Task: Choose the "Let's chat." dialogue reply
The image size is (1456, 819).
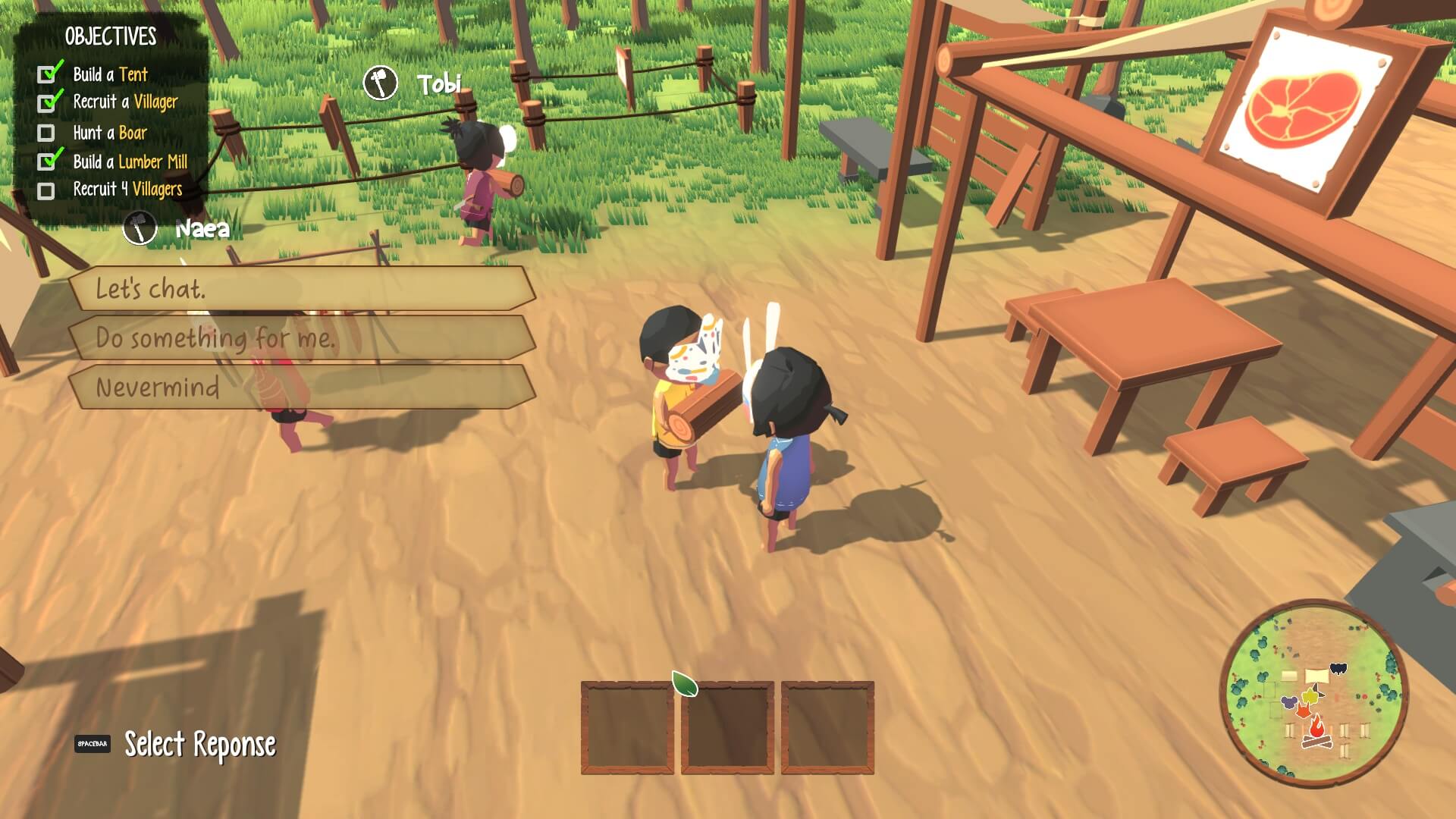Action: [302, 288]
